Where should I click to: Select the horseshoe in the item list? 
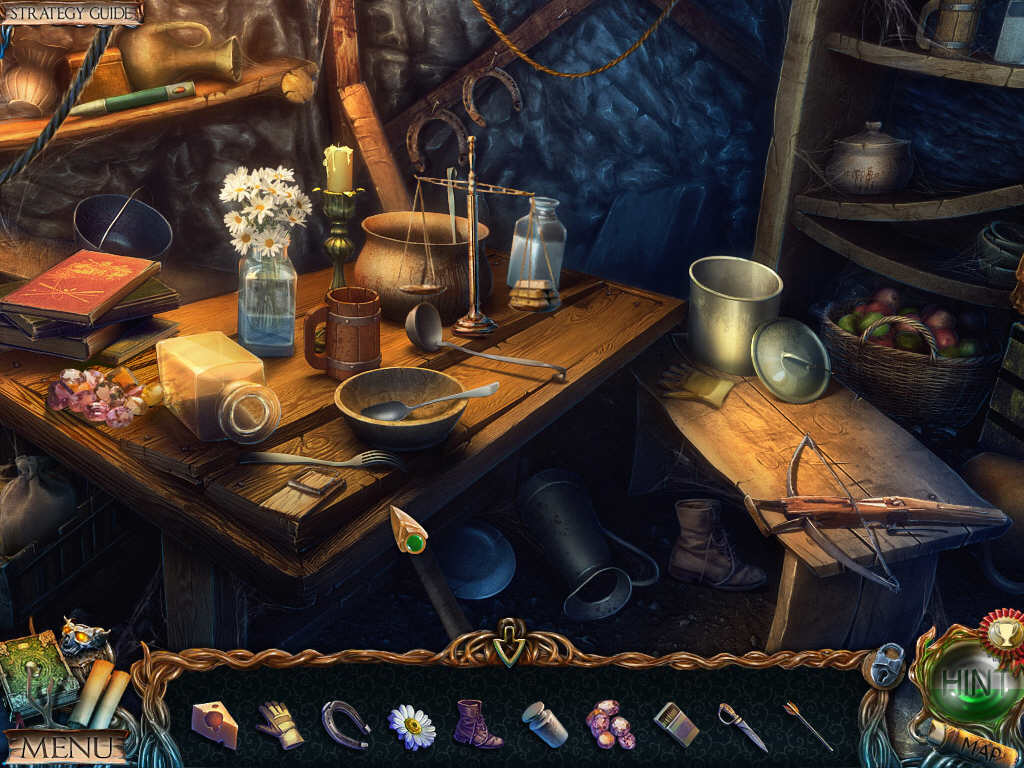coord(346,723)
